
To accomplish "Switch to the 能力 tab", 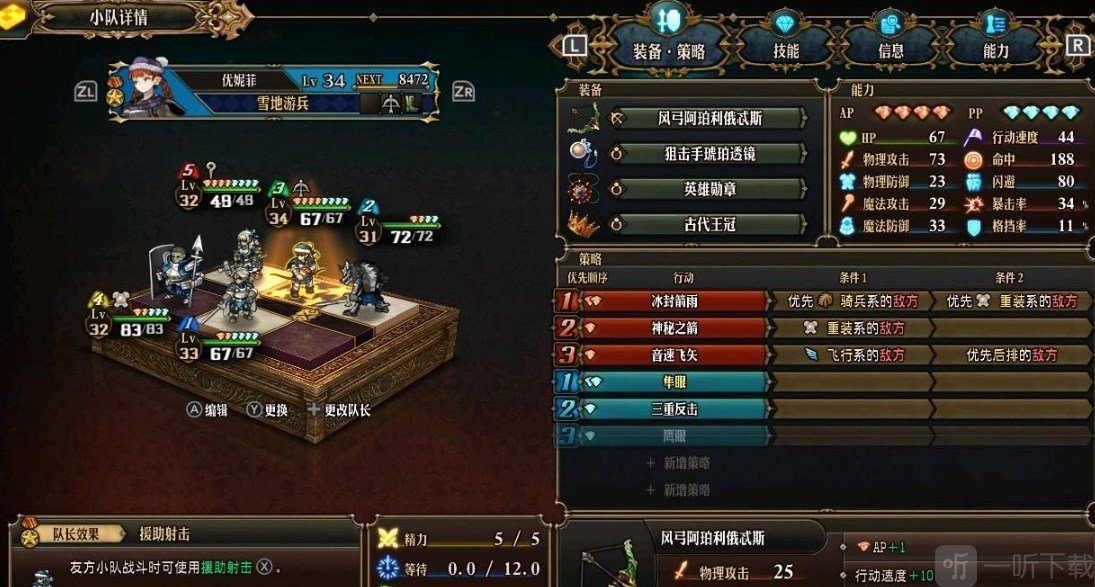I will [995, 50].
